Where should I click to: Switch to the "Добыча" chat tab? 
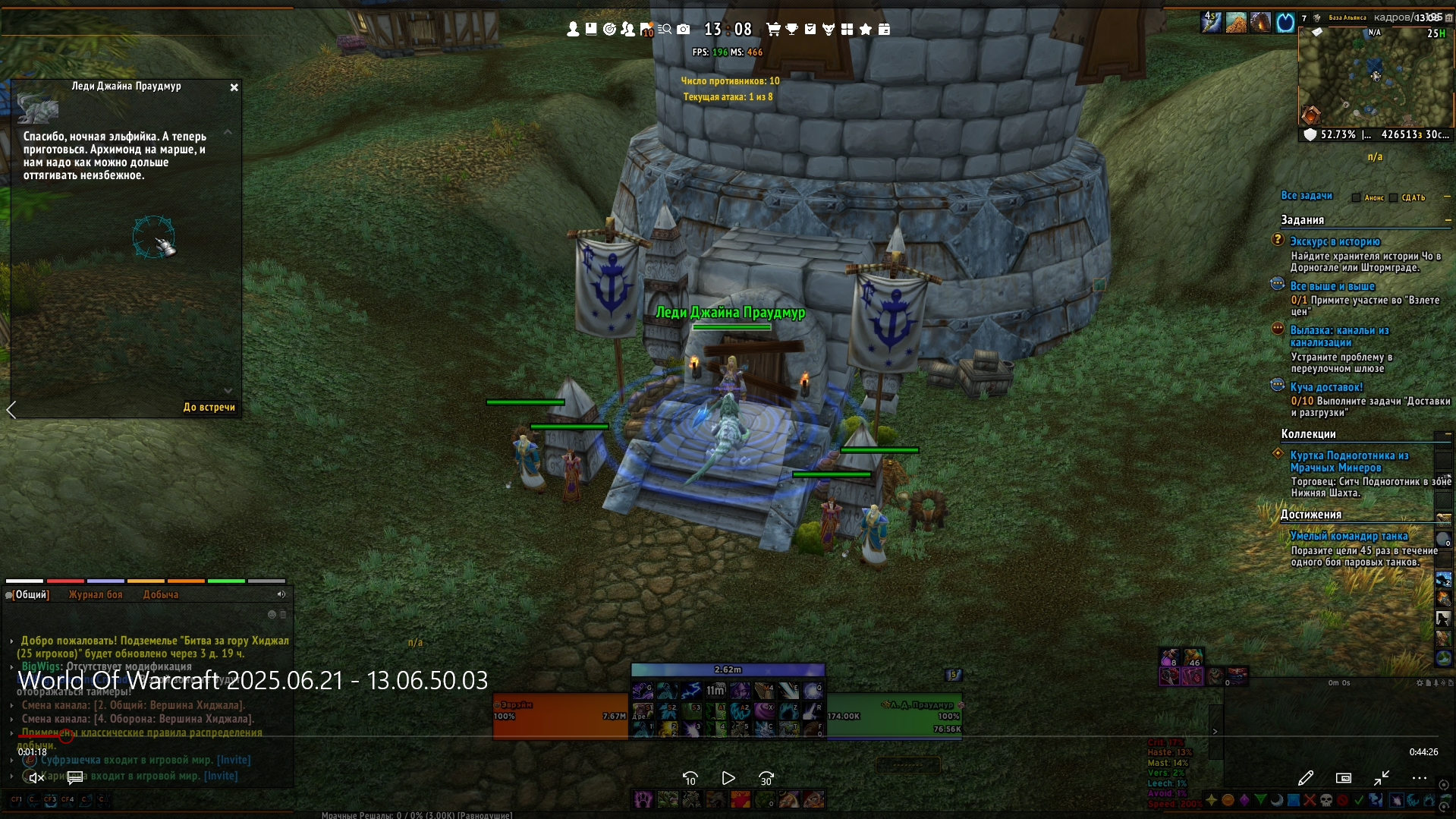(161, 595)
